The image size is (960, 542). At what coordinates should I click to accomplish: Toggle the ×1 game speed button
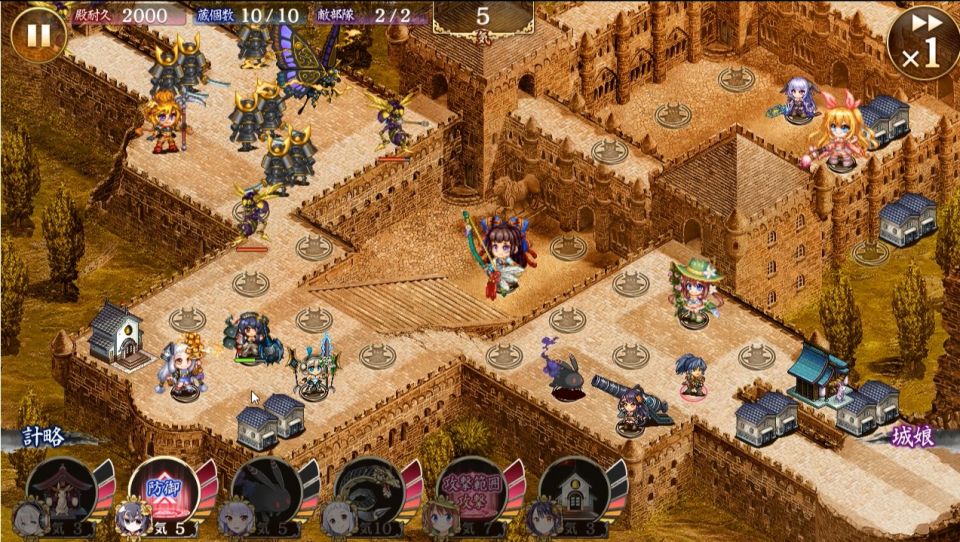point(923,42)
